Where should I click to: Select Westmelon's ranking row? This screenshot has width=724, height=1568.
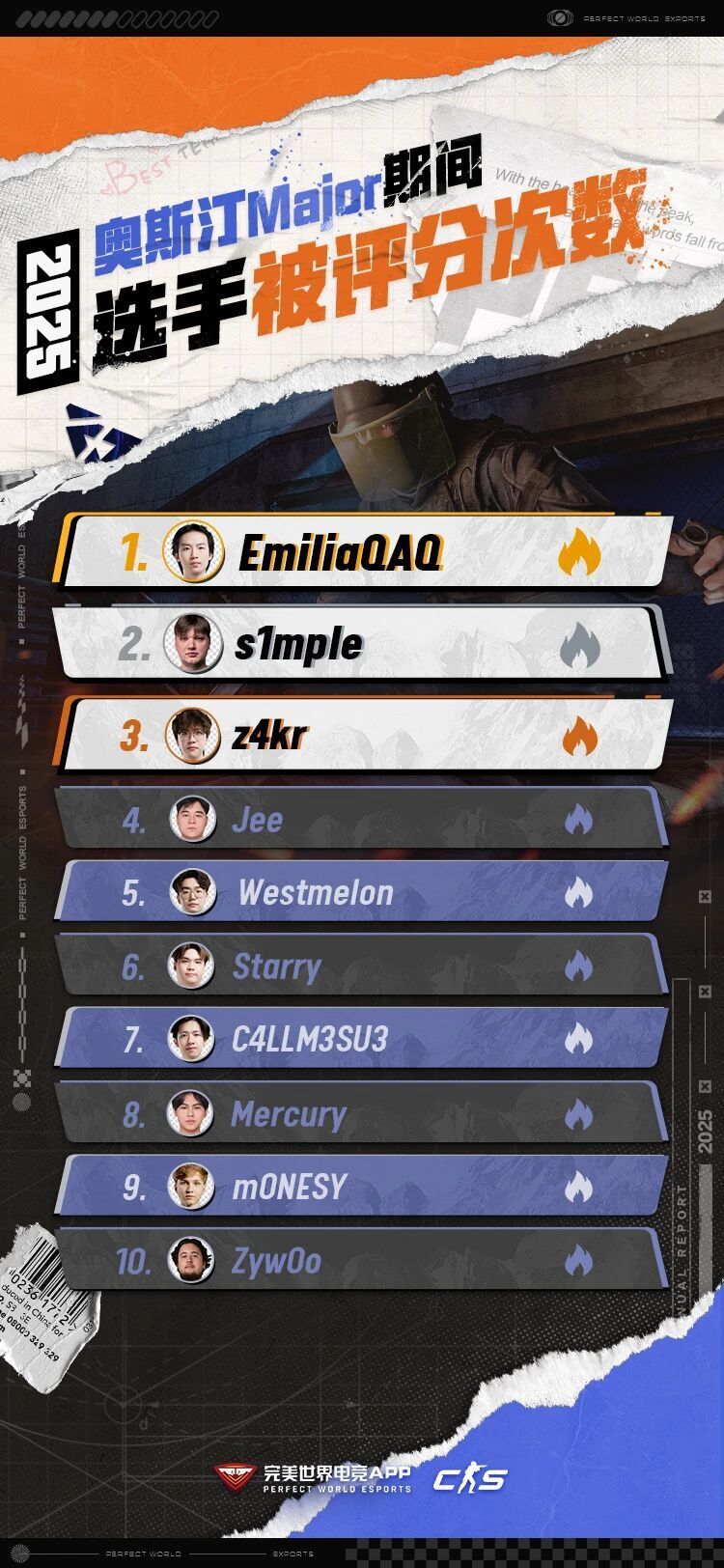coord(362,892)
